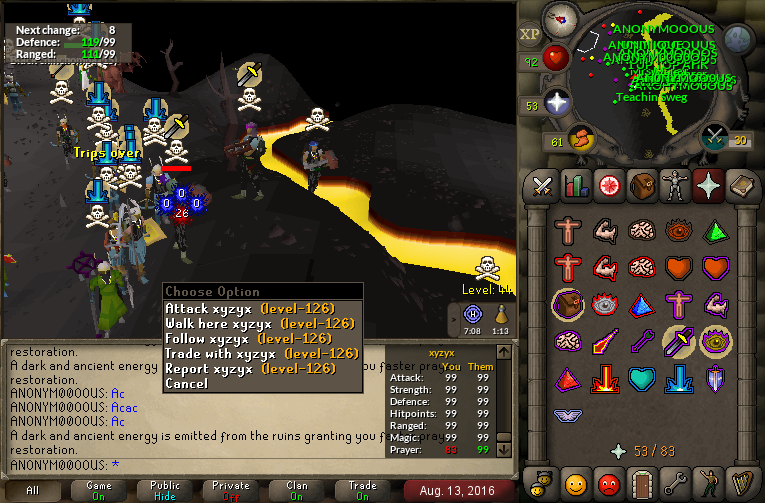
Task: Switch chat filter to Clan
Action: click(297, 490)
